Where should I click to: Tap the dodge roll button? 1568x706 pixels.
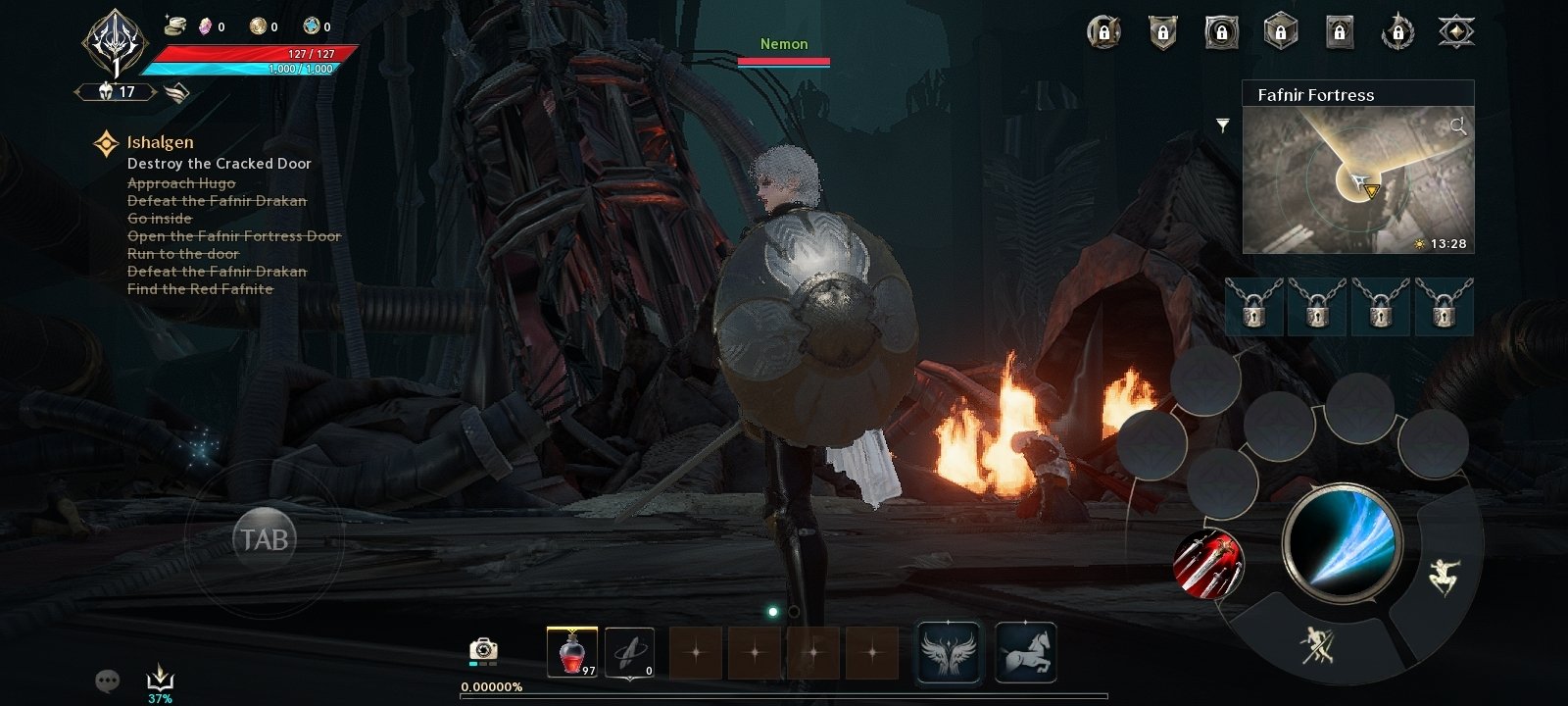tap(1444, 576)
